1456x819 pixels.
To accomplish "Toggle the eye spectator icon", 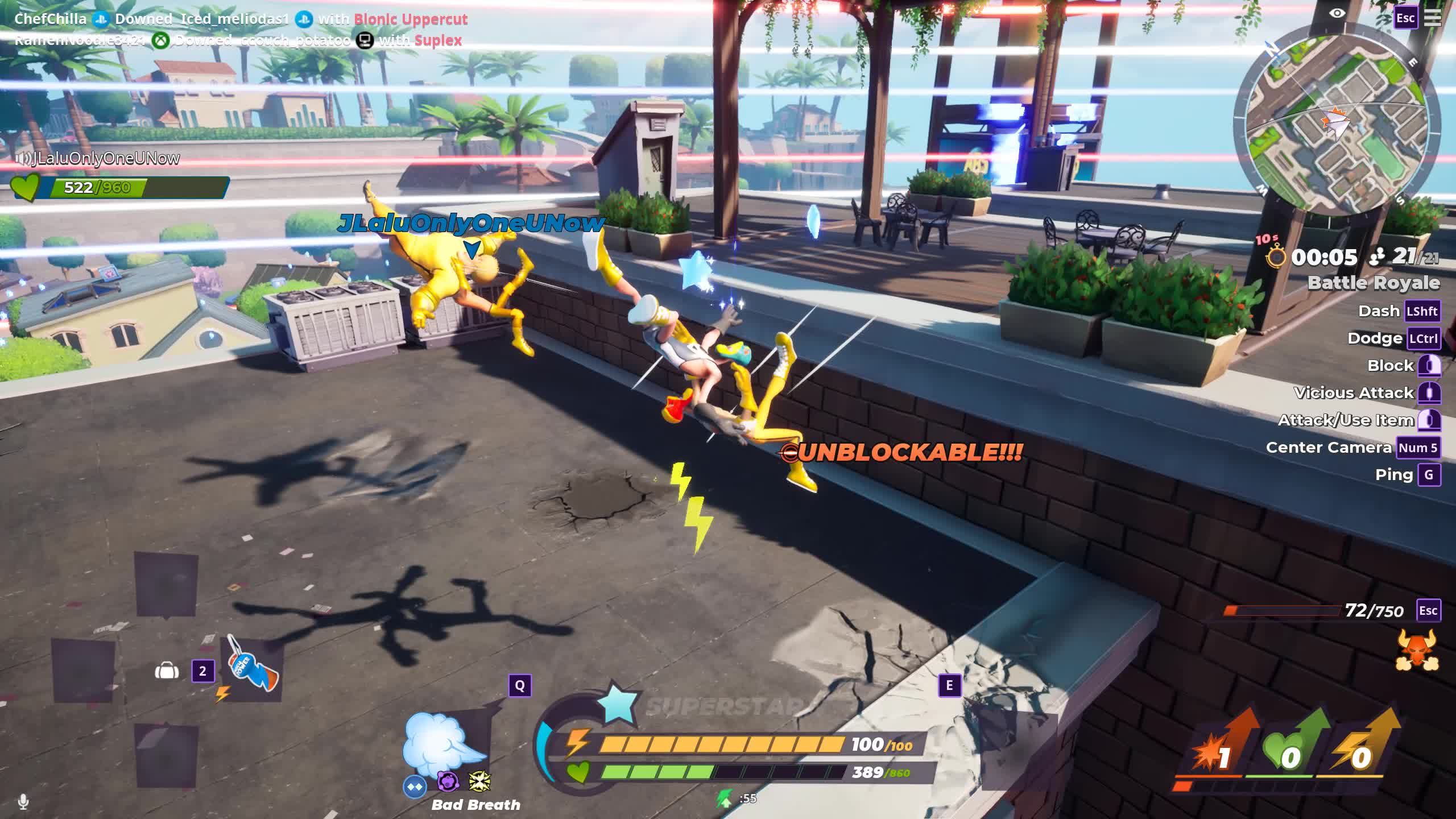I will tap(1337, 13).
